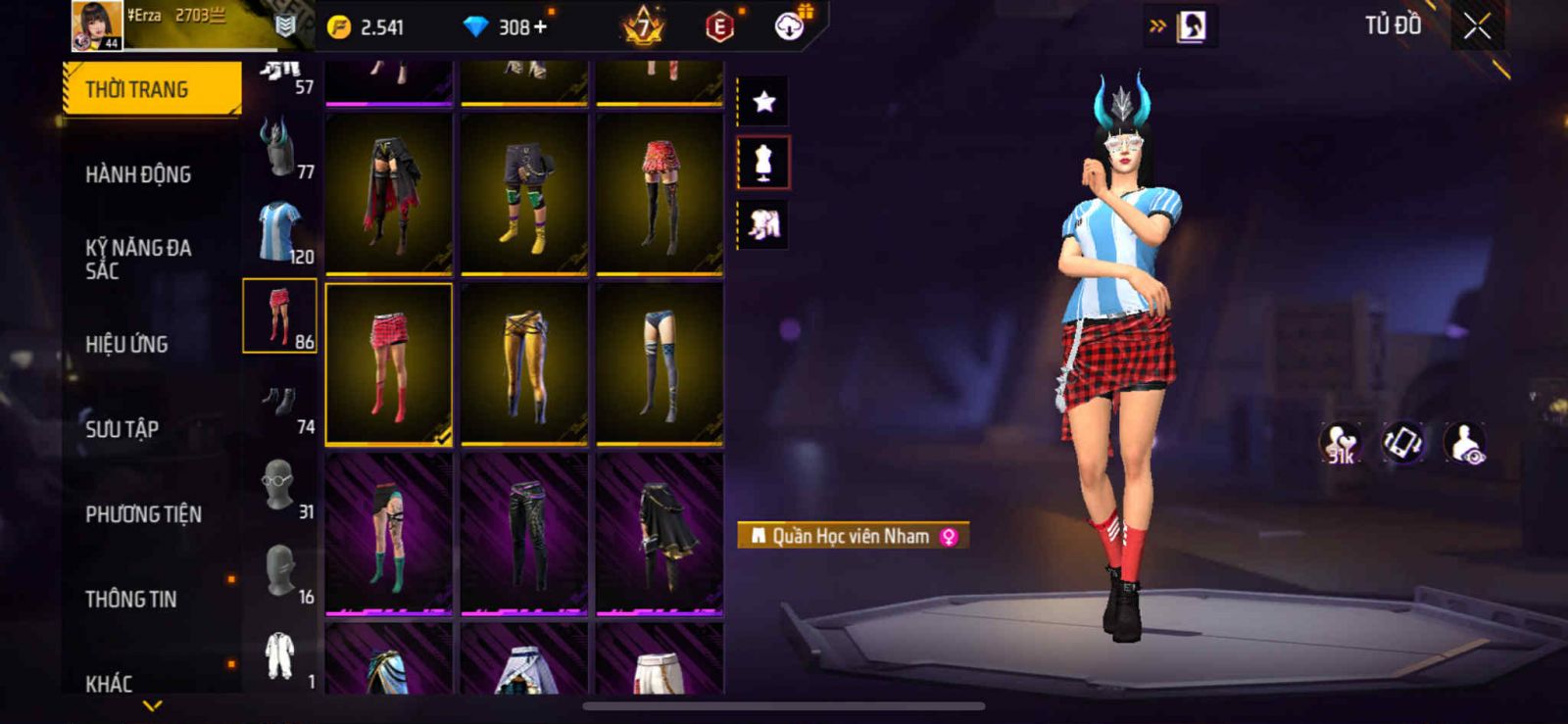
Task: Select the mannequin filter icon
Action: pyautogui.click(x=763, y=163)
